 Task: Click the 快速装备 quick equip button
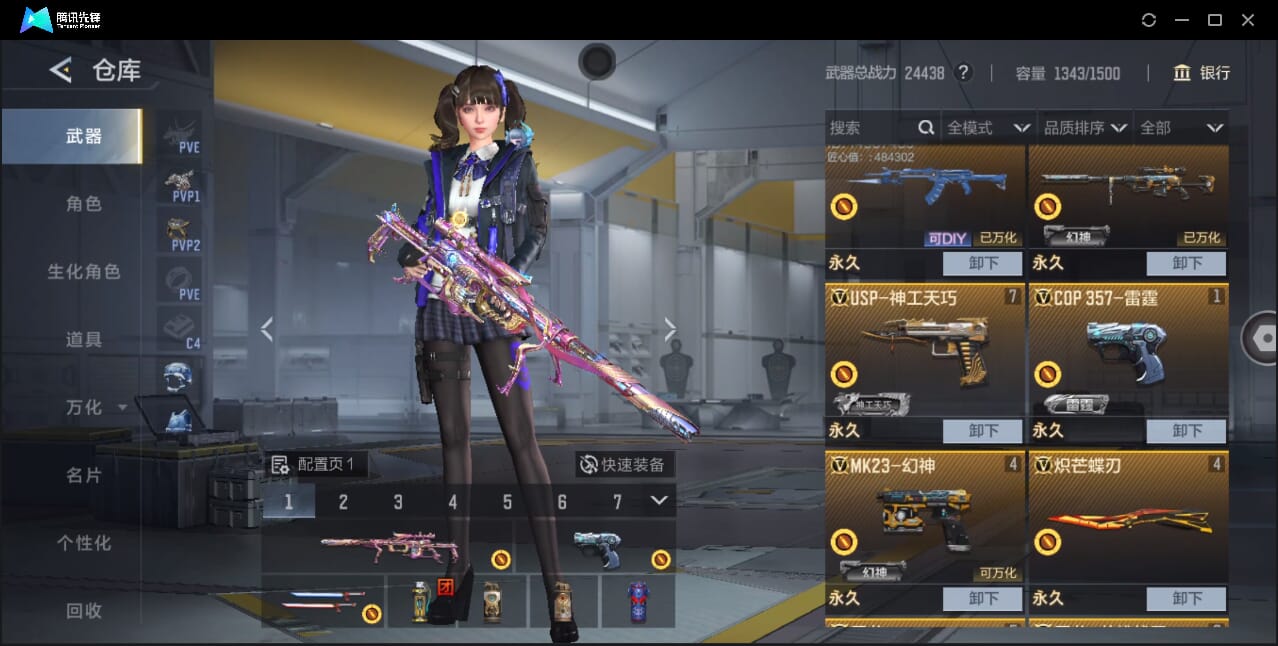624,465
